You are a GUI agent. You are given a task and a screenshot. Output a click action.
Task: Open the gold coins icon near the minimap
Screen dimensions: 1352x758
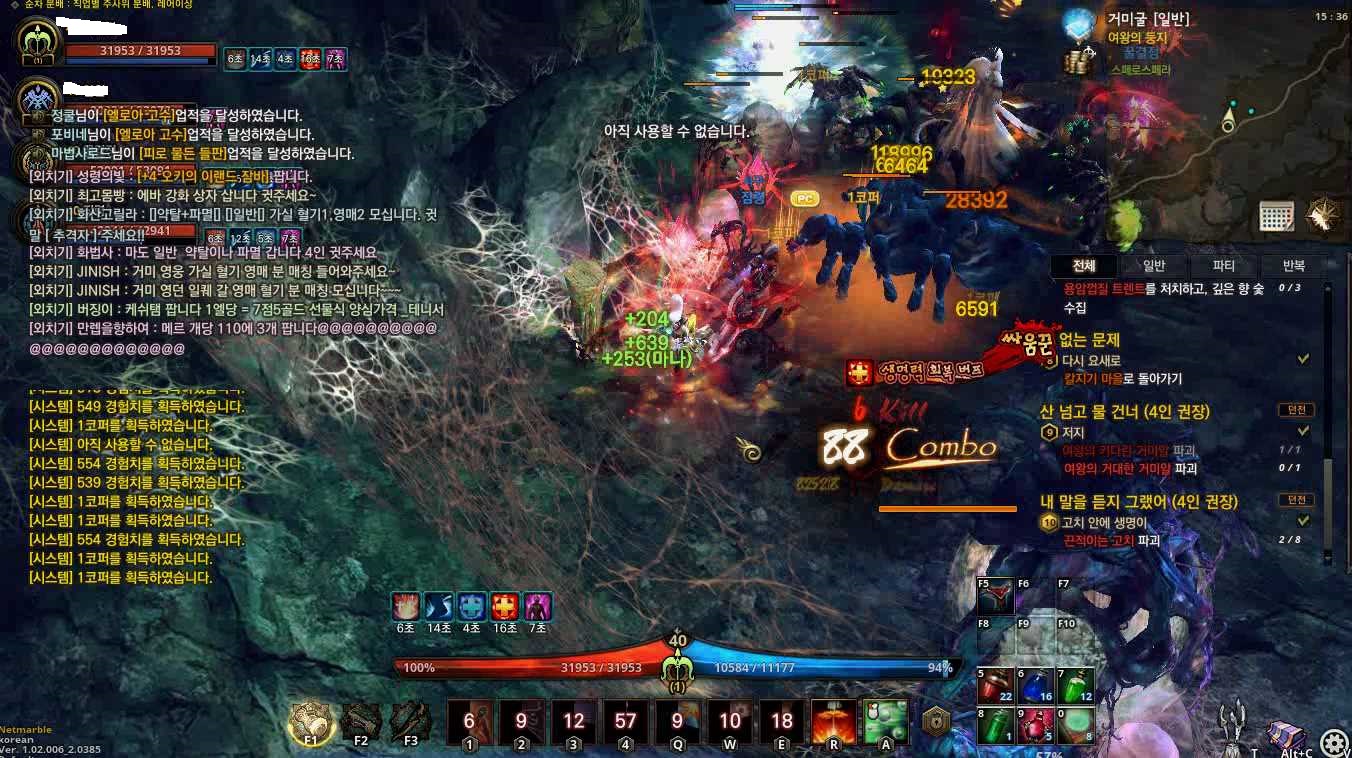(x=1078, y=61)
